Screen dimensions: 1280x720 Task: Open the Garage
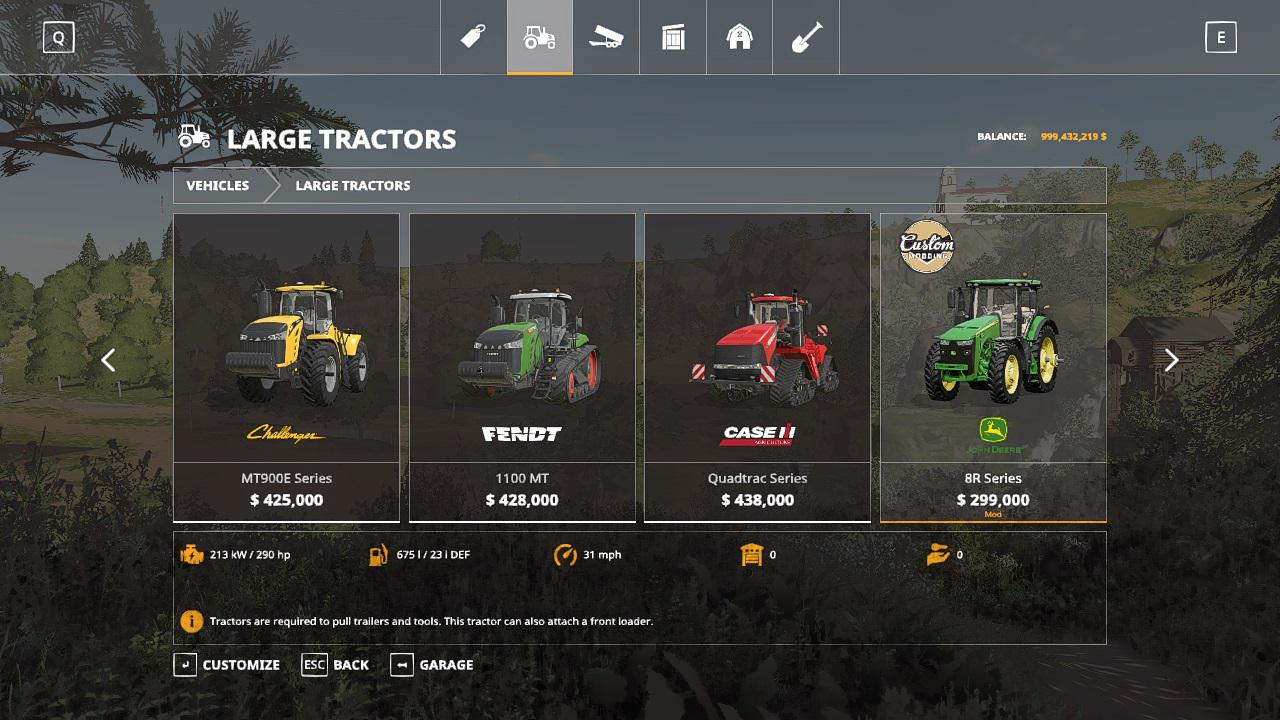coord(432,665)
